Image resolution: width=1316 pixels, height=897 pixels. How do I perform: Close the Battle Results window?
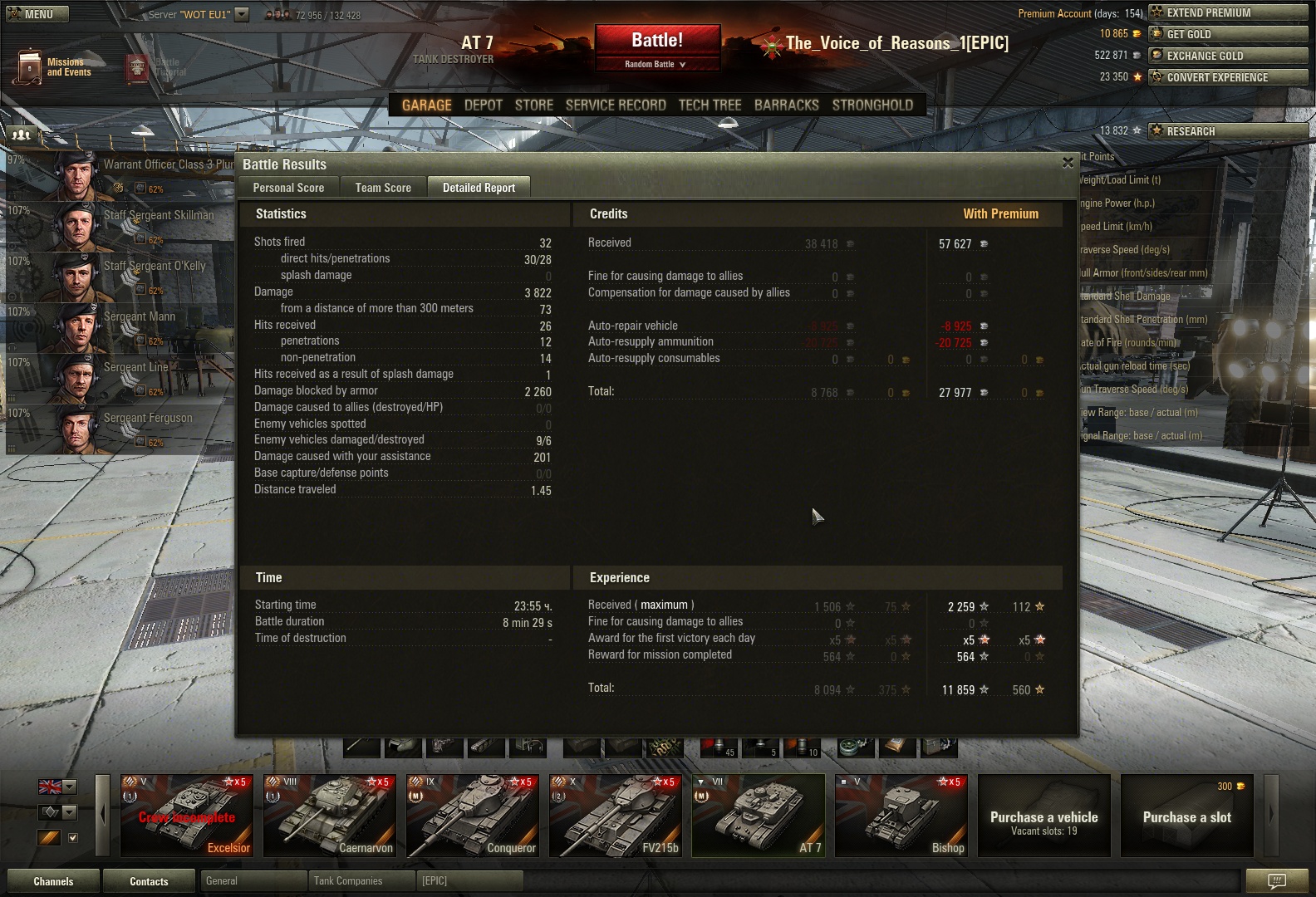coord(1068,163)
